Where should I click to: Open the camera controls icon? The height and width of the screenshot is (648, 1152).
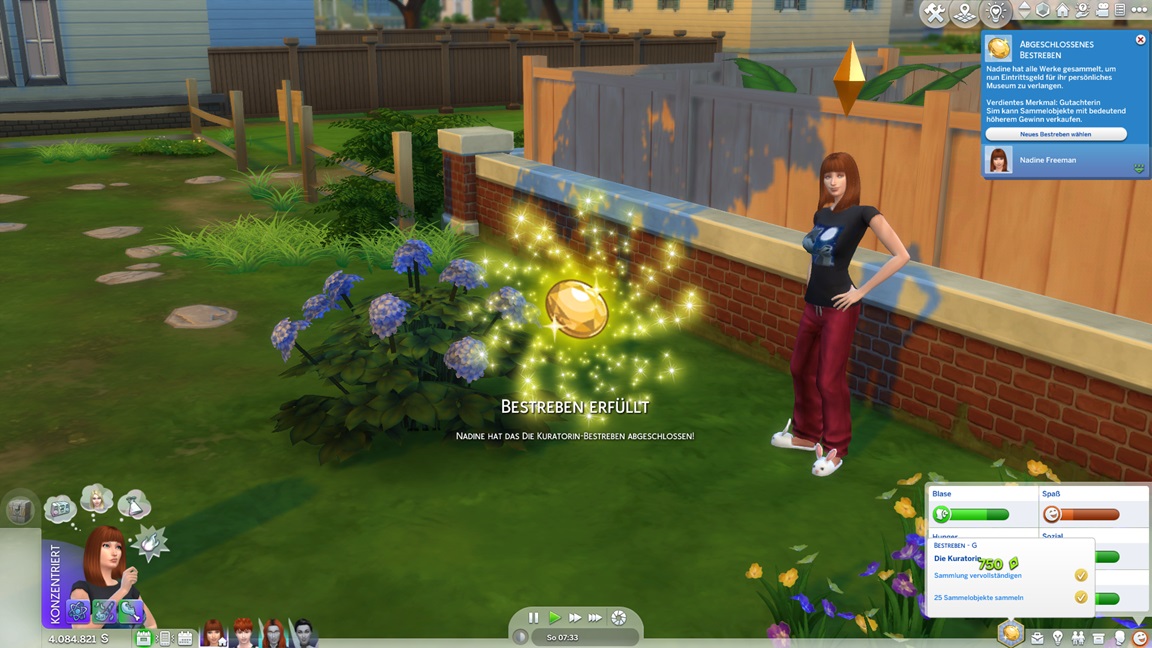[1101, 10]
